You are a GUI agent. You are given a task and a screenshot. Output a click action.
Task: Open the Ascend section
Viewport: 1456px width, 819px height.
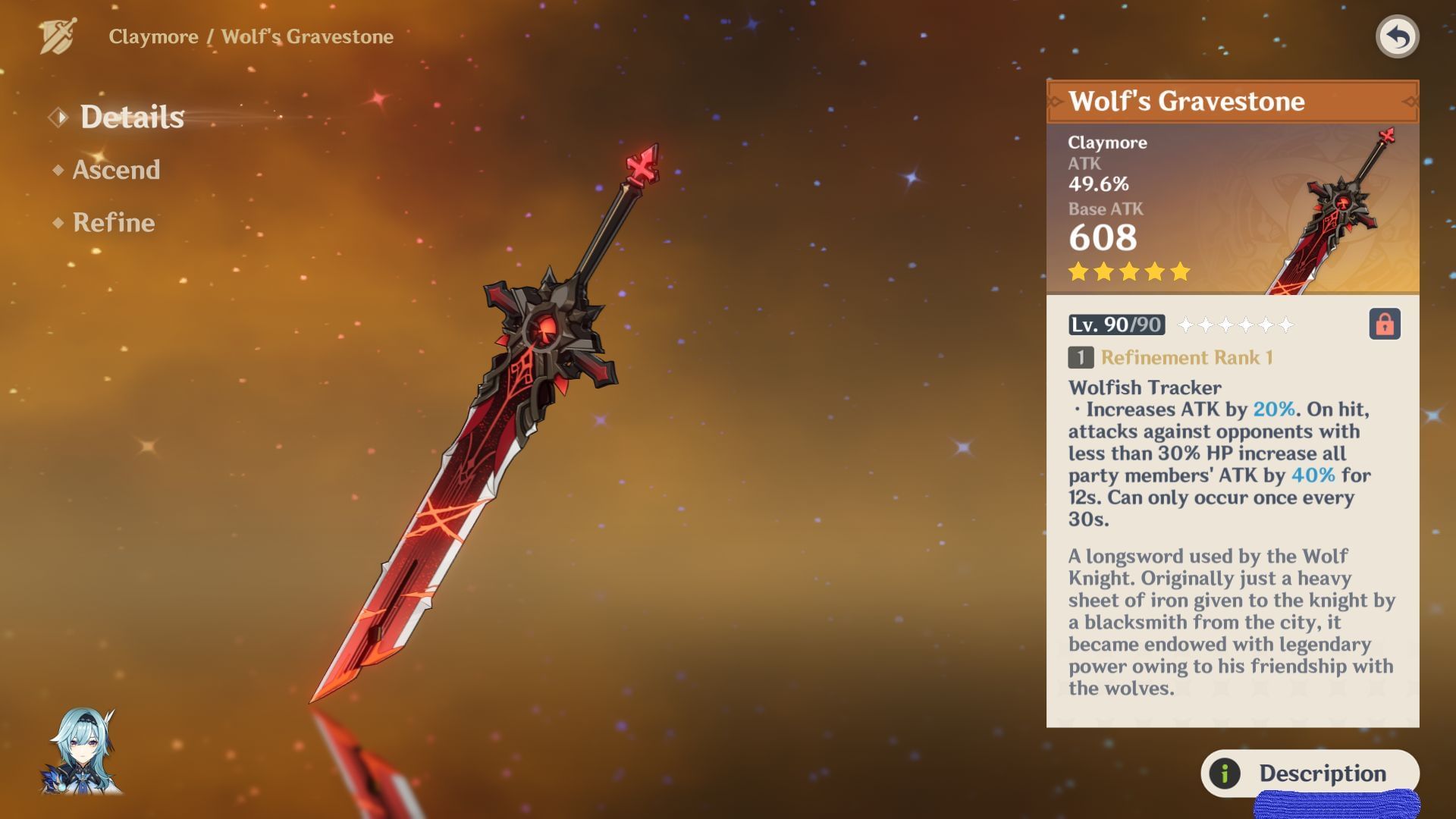pyautogui.click(x=116, y=170)
